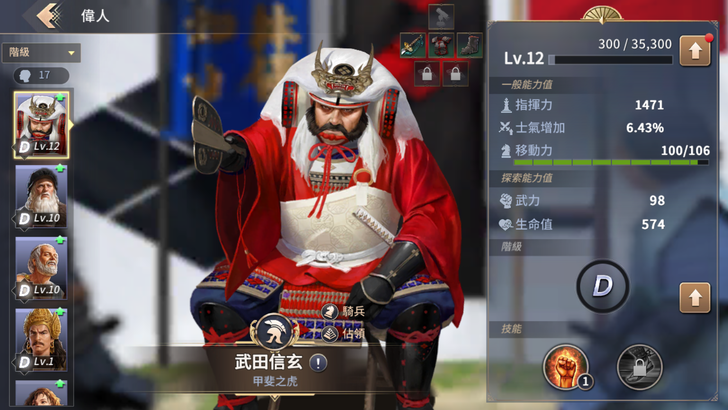Screen dimensions: 728x410
Task: Upgrade rank with the arrow beside the D badge
Action: (x=694, y=296)
